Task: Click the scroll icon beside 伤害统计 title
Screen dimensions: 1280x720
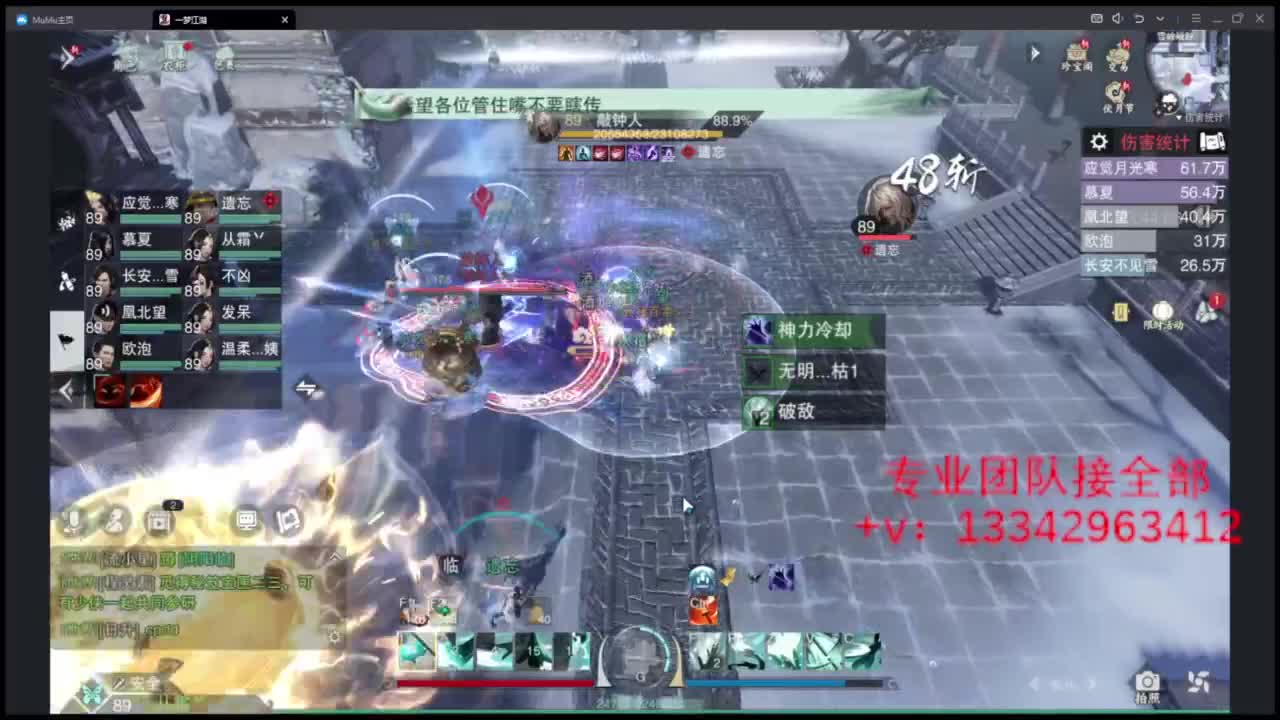Action: tap(1211, 142)
